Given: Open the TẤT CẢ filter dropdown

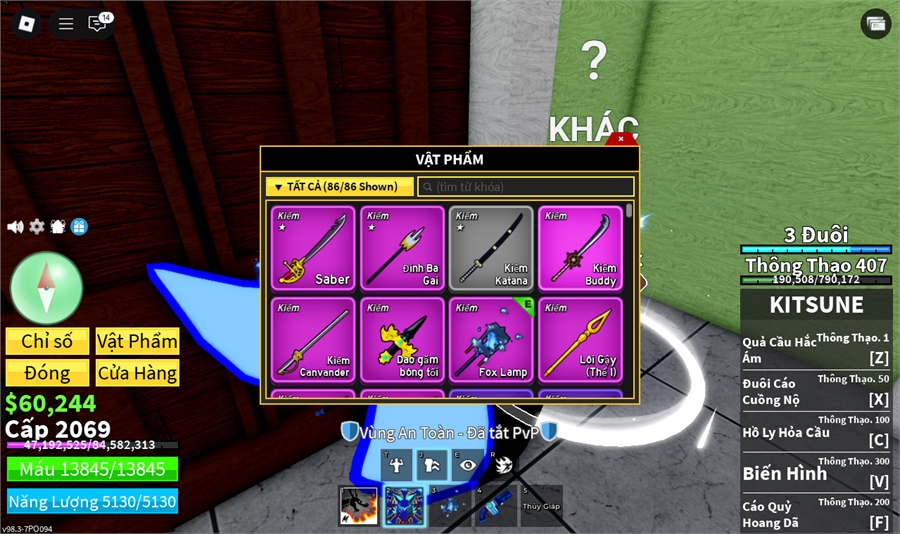Looking at the screenshot, I should 338,186.
